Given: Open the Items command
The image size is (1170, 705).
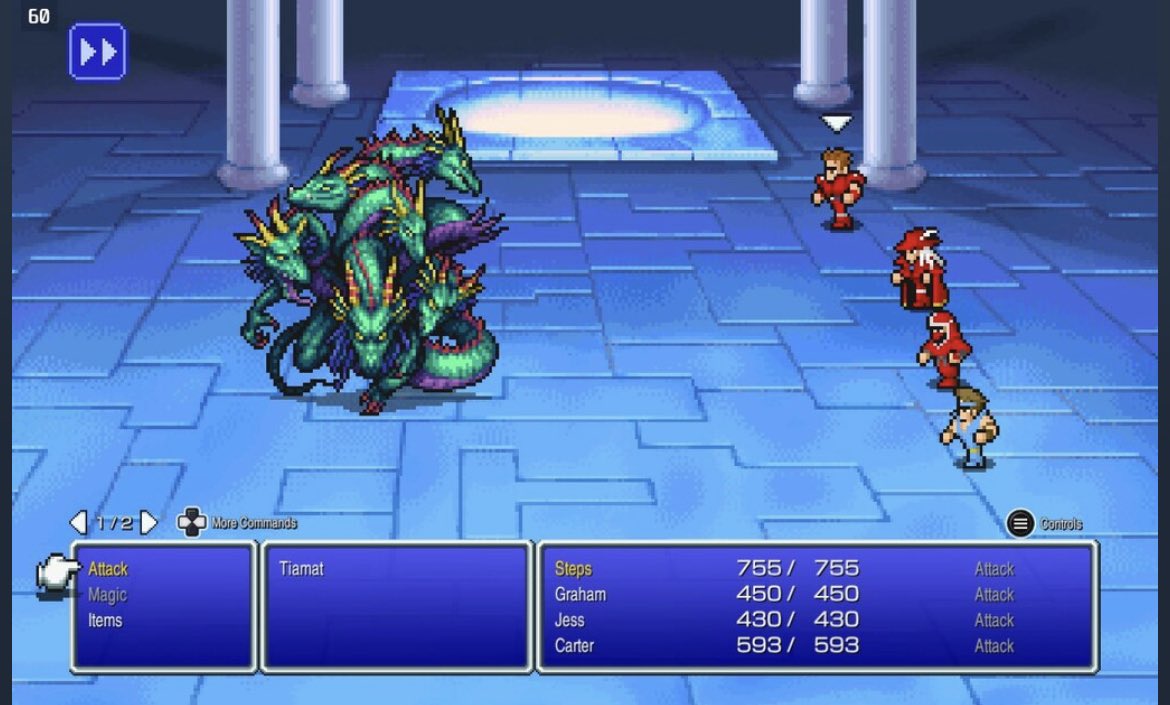Looking at the screenshot, I should [105, 620].
